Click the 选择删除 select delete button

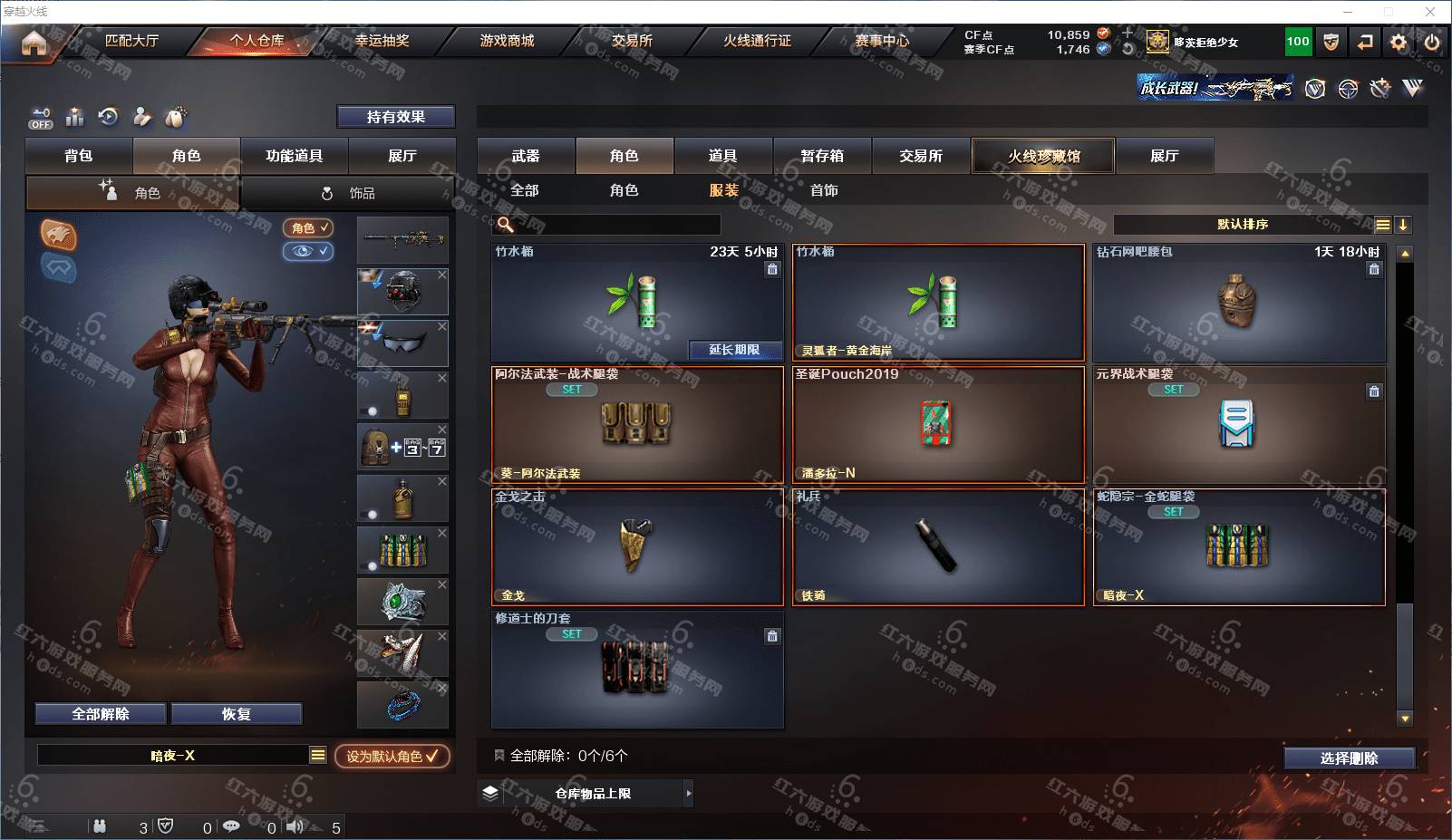pyautogui.click(x=1349, y=758)
